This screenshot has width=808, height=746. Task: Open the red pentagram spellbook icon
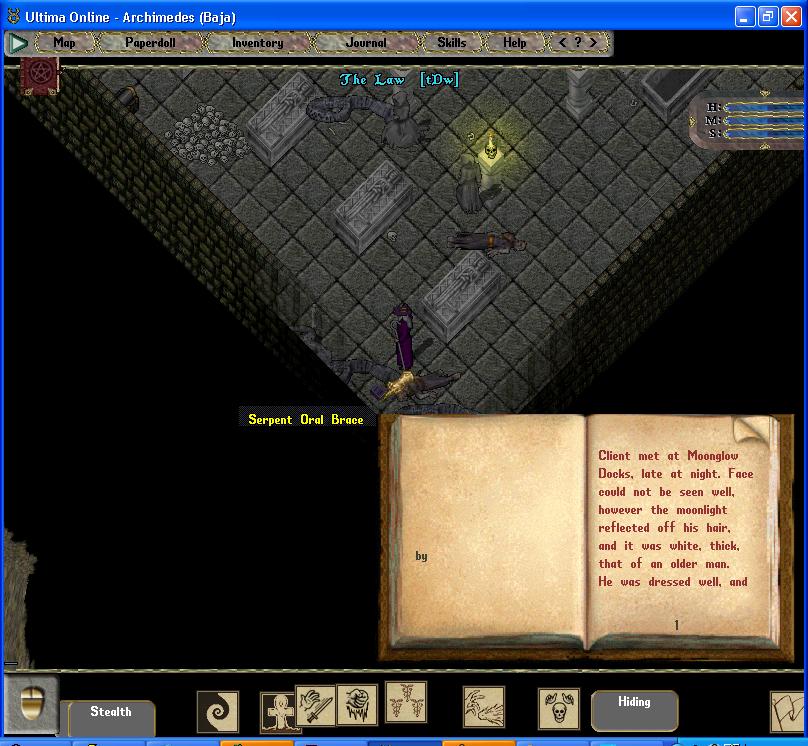point(41,75)
